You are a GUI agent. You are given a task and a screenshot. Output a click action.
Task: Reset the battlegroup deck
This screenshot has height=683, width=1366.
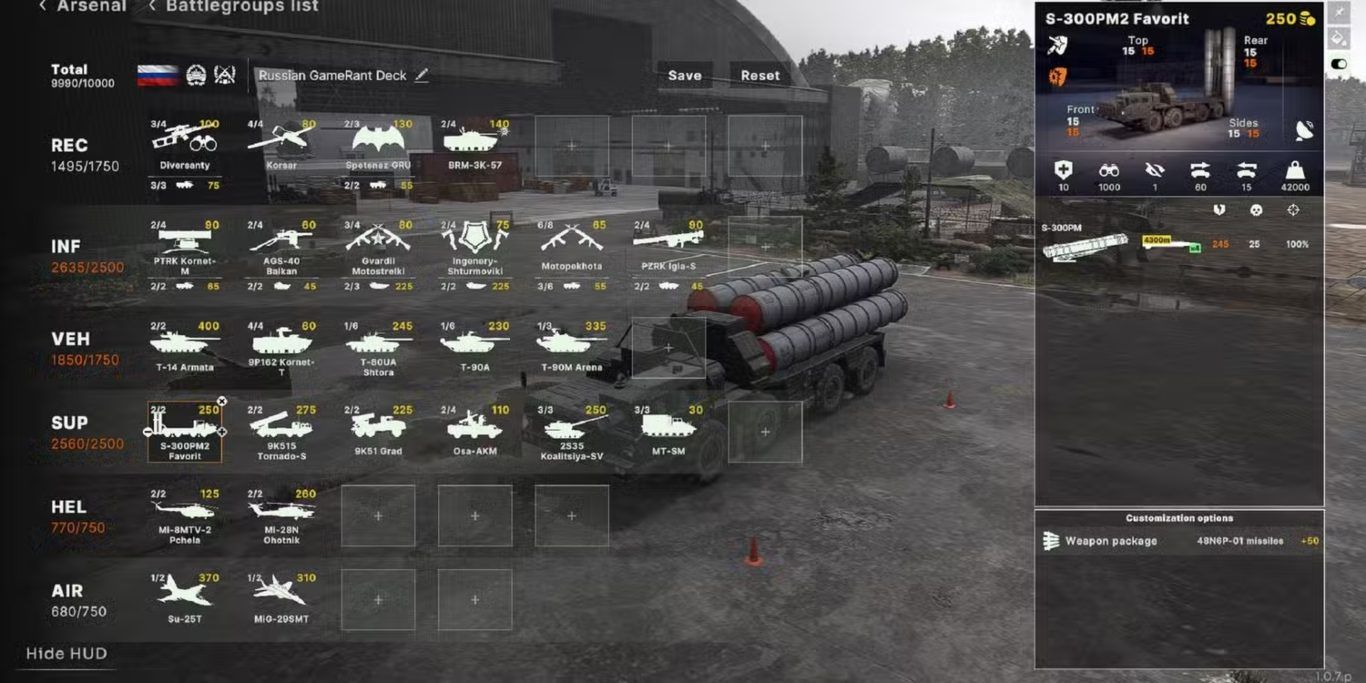tap(760, 75)
